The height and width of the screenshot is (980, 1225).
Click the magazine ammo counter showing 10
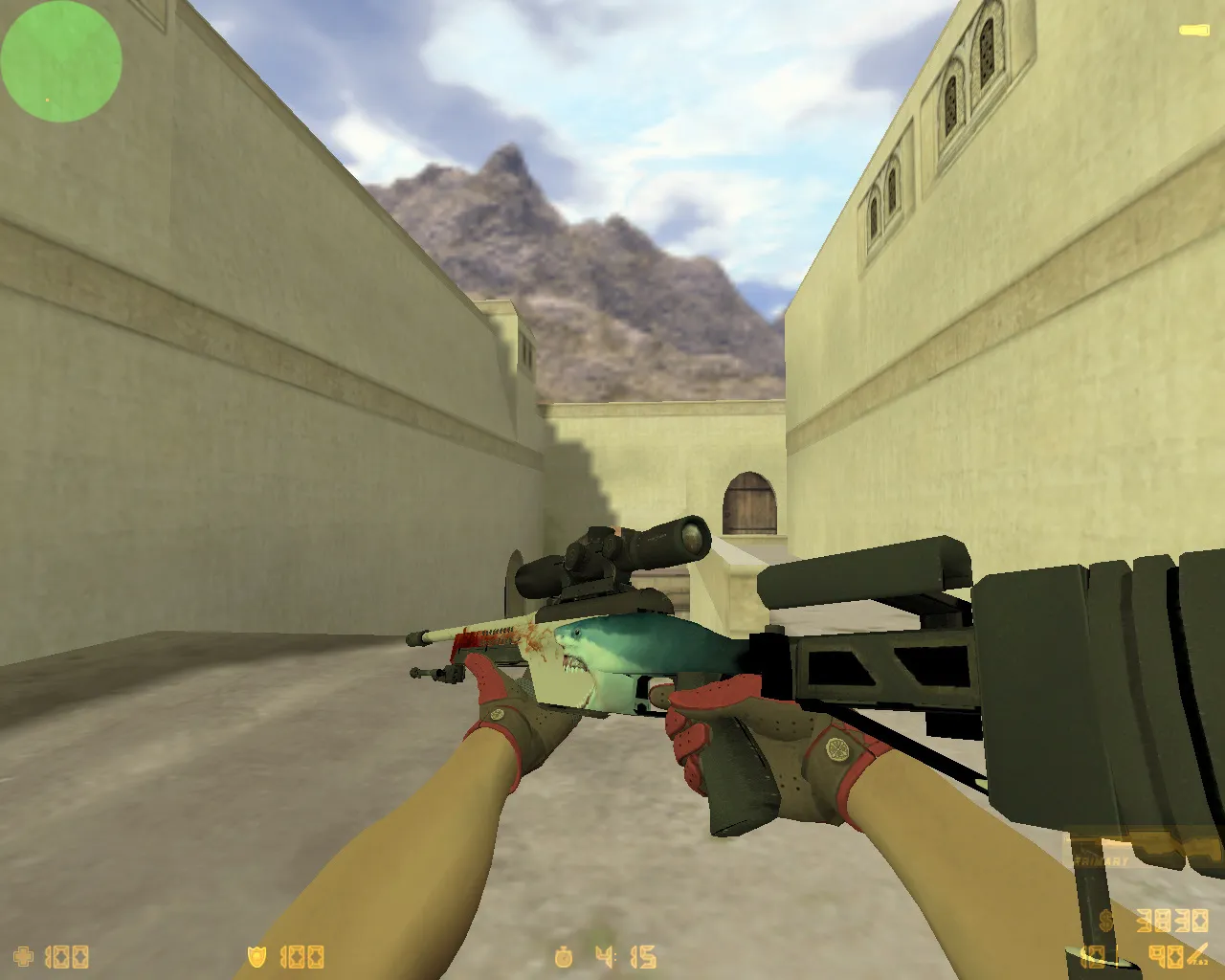(x=1090, y=955)
